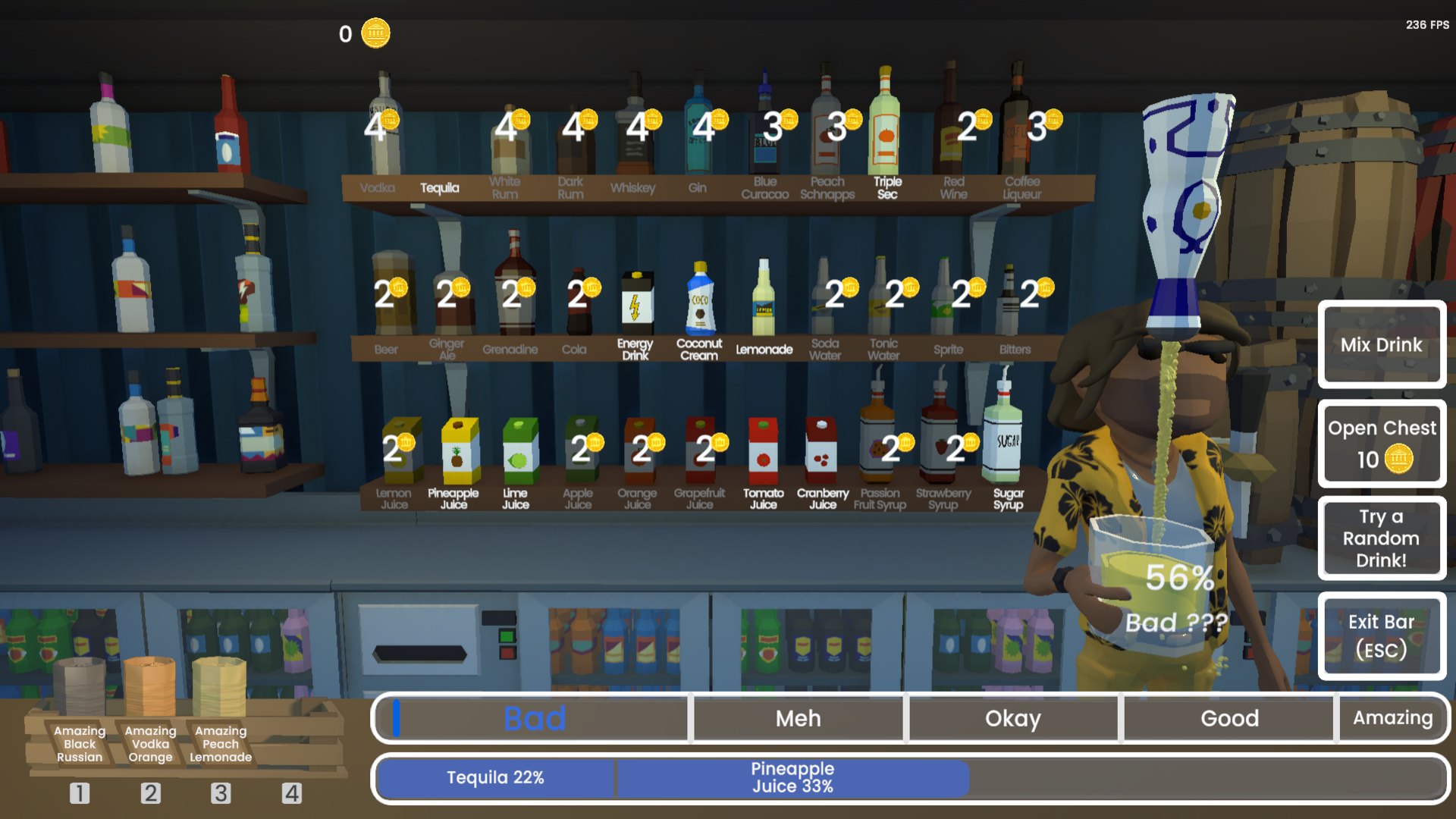
Task: Adjust the Tequila 22% ingredient segment
Action: (494, 777)
